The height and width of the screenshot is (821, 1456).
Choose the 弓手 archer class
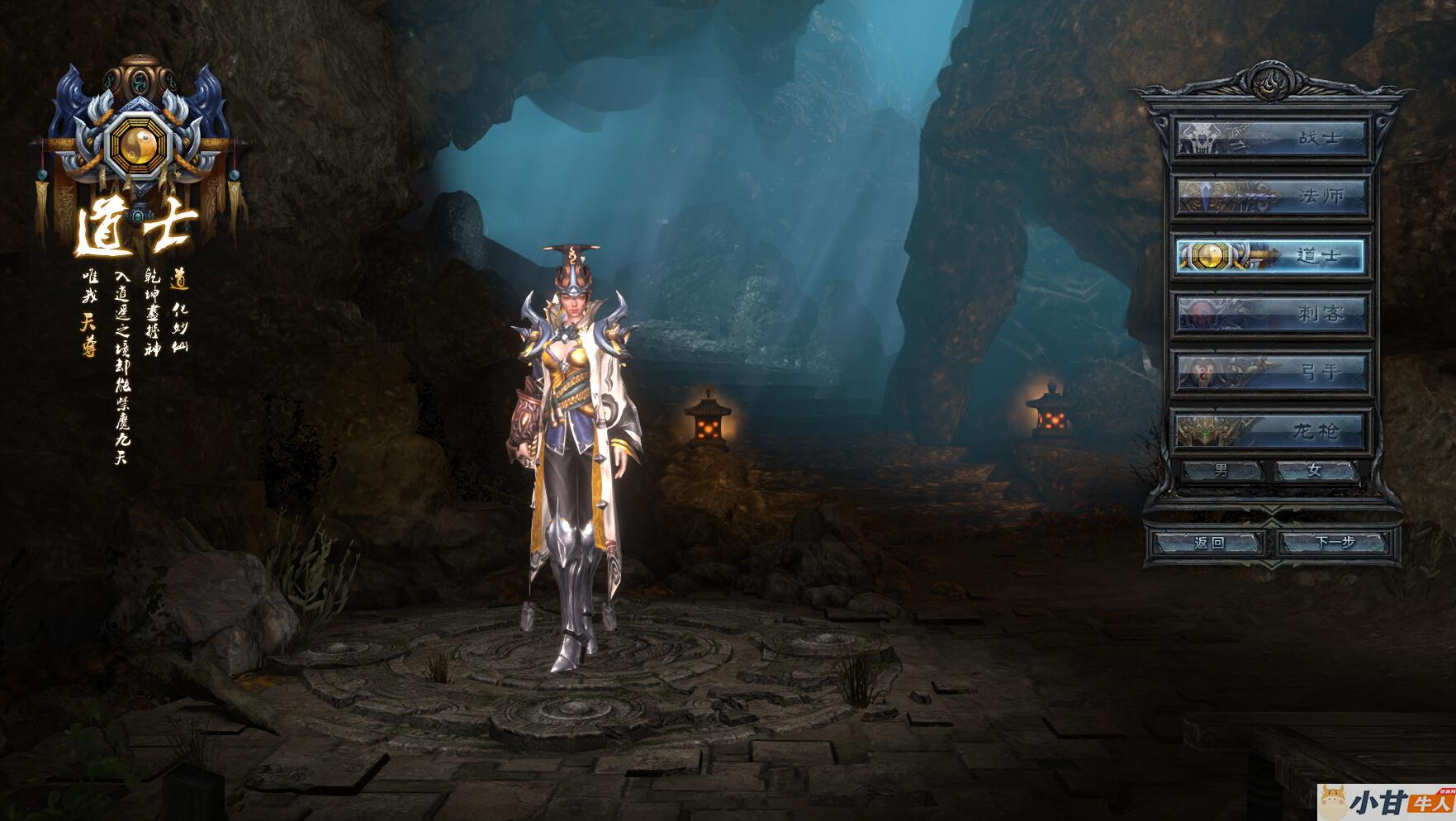tap(1272, 373)
